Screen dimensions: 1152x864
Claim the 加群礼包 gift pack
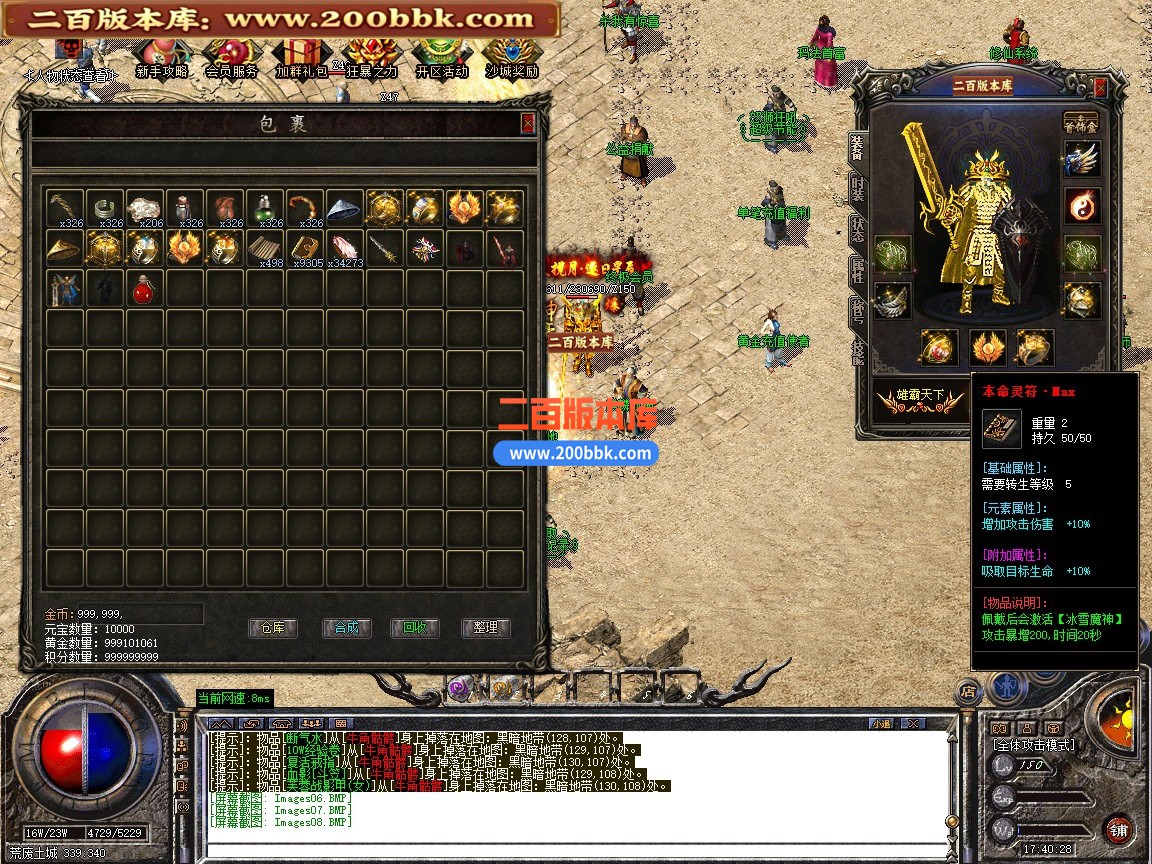point(301,58)
